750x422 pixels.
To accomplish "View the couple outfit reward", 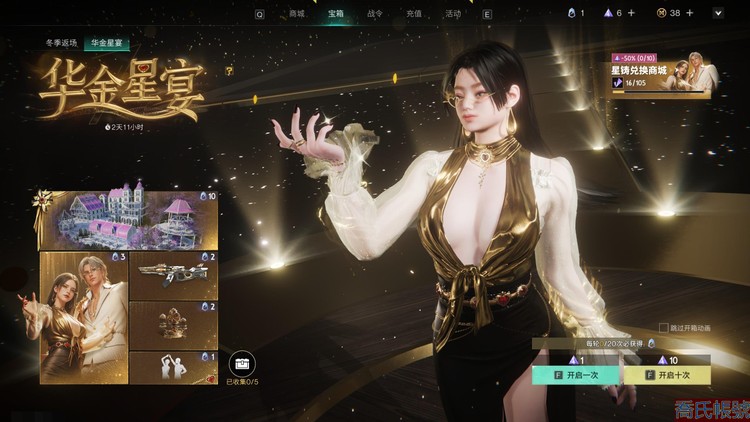I will [84, 317].
